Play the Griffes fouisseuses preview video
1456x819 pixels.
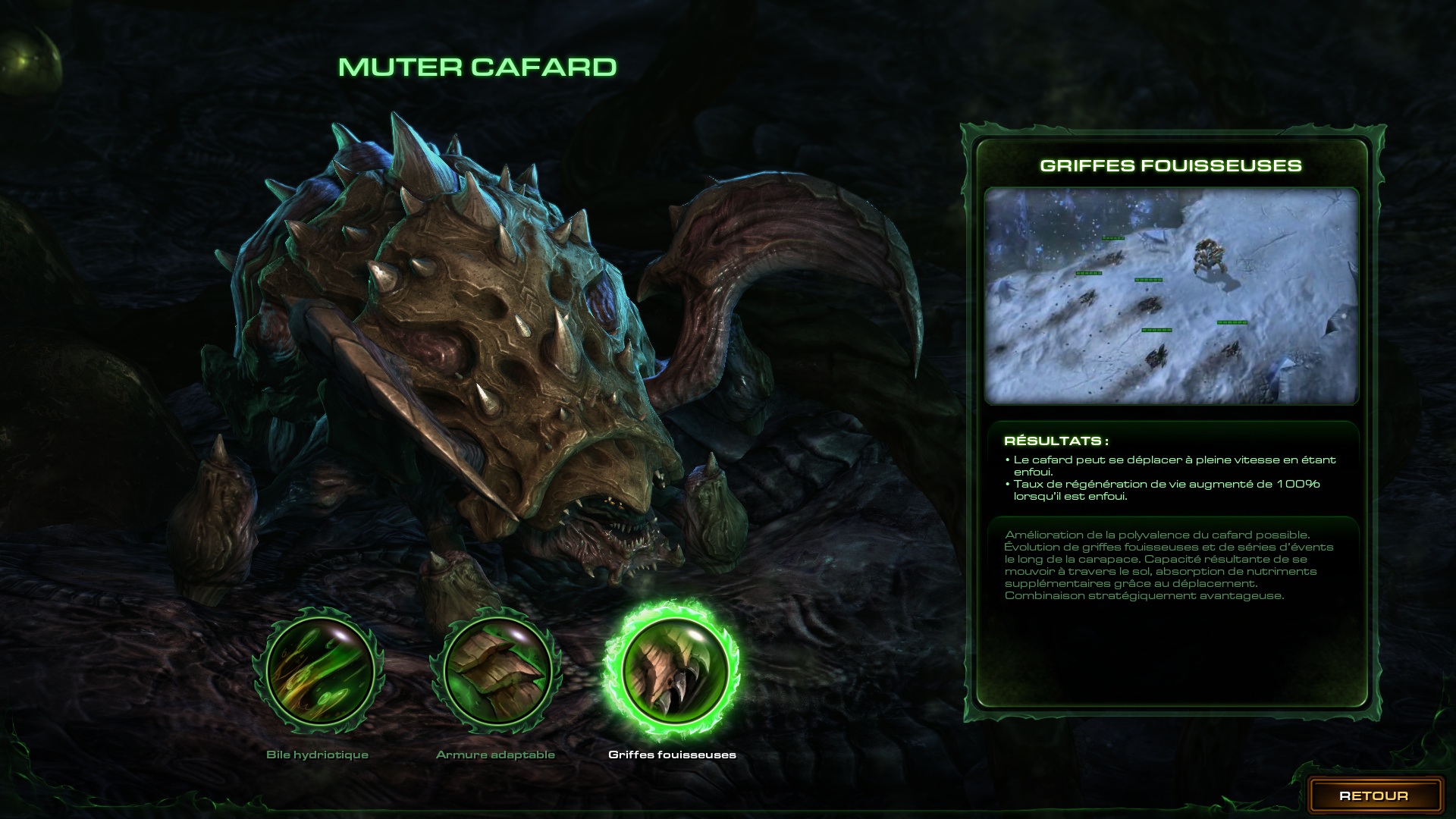coord(1171,296)
